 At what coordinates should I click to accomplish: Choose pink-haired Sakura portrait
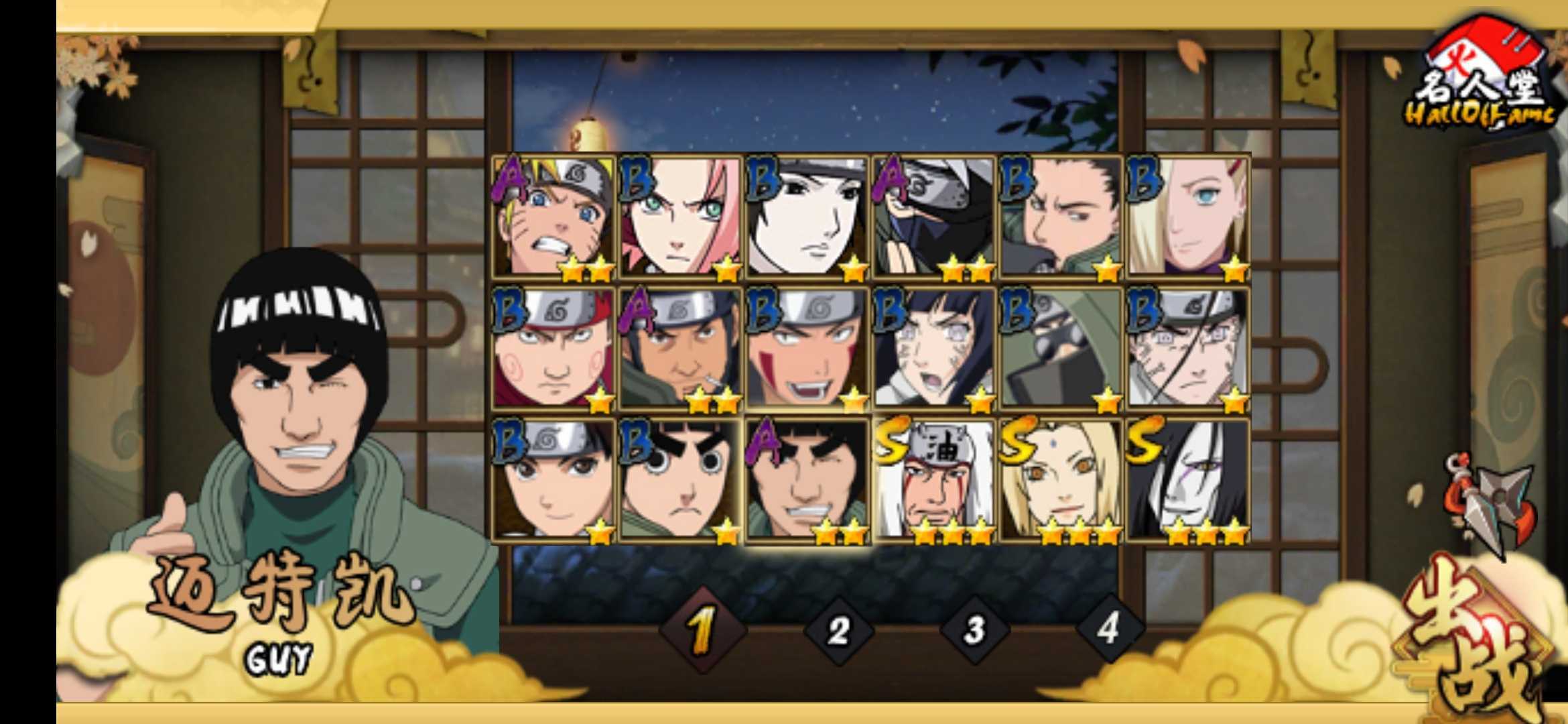click(681, 217)
